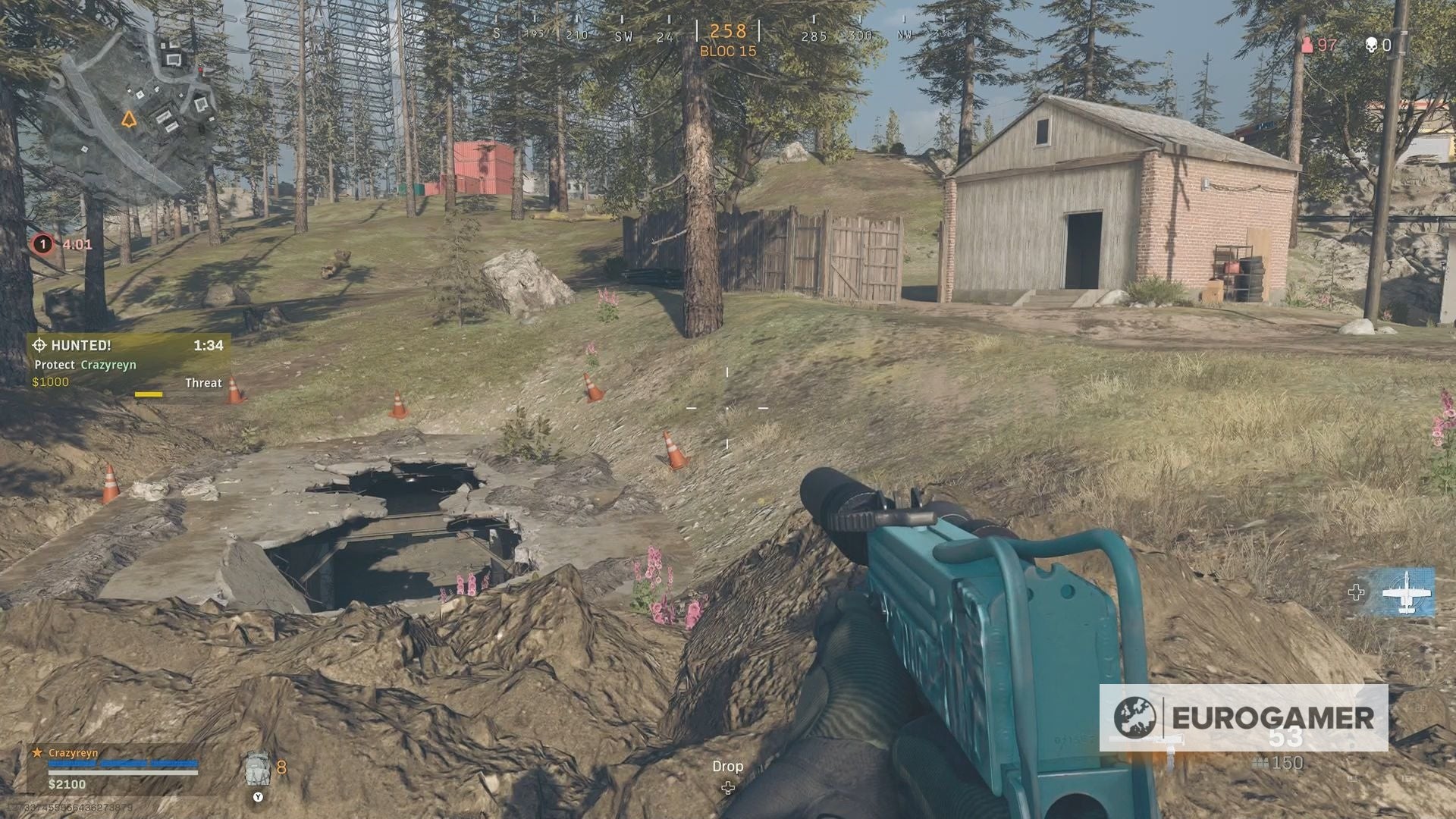The image size is (1456, 819).
Task: Select the red circle collapse countdown icon
Action: tap(42, 244)
